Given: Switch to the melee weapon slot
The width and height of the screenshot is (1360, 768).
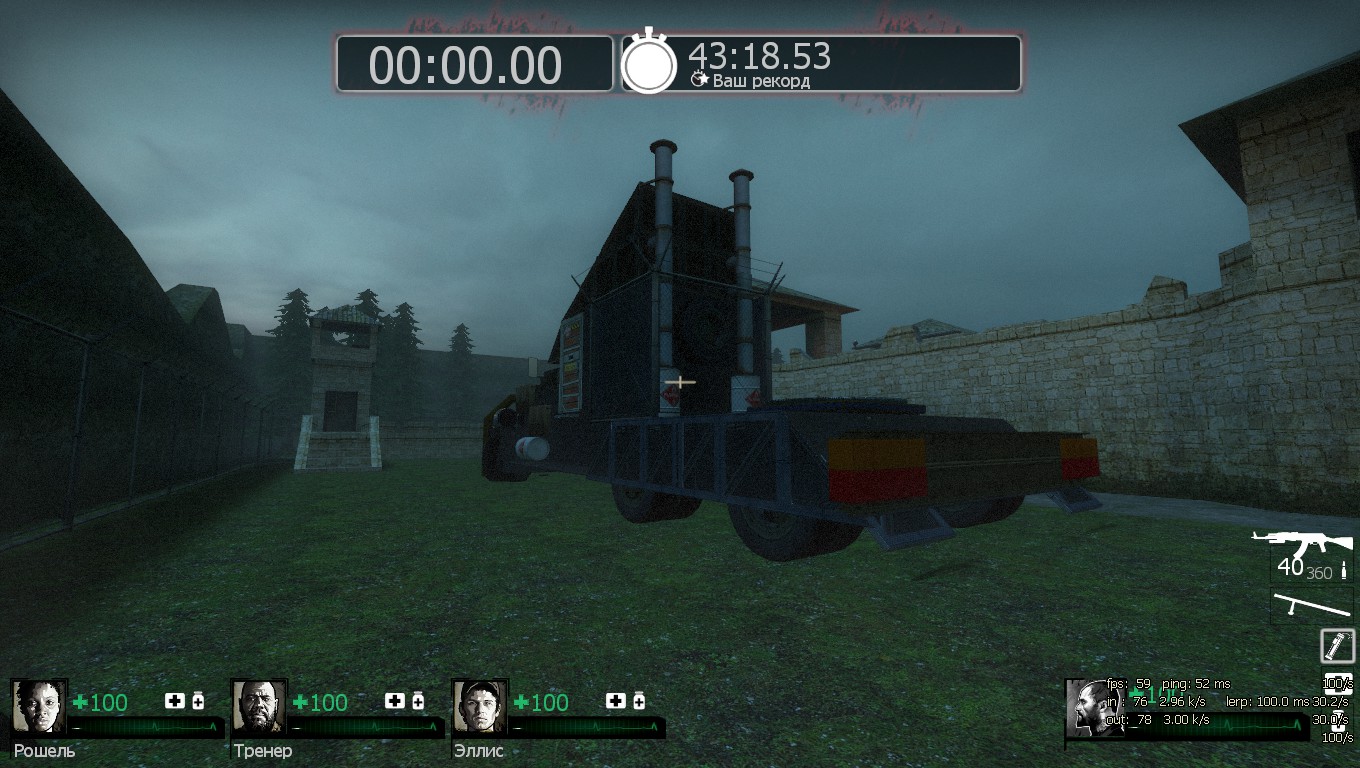Looking at the screenshot, I should (1311, 605).
